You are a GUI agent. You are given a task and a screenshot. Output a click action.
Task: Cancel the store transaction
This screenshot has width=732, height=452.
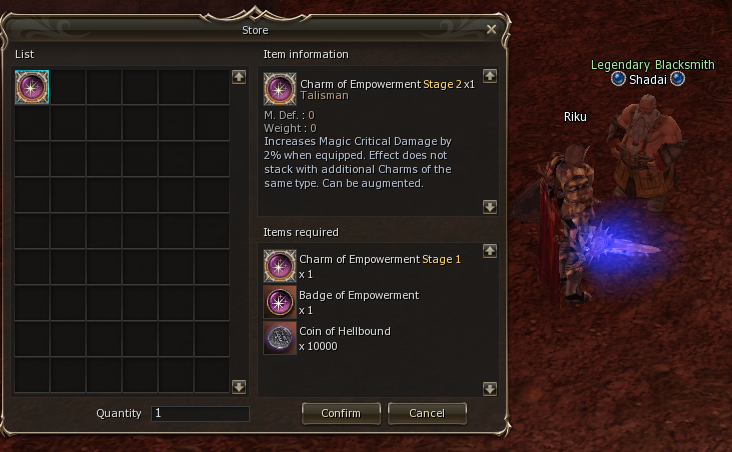click(x=427, y=413)
